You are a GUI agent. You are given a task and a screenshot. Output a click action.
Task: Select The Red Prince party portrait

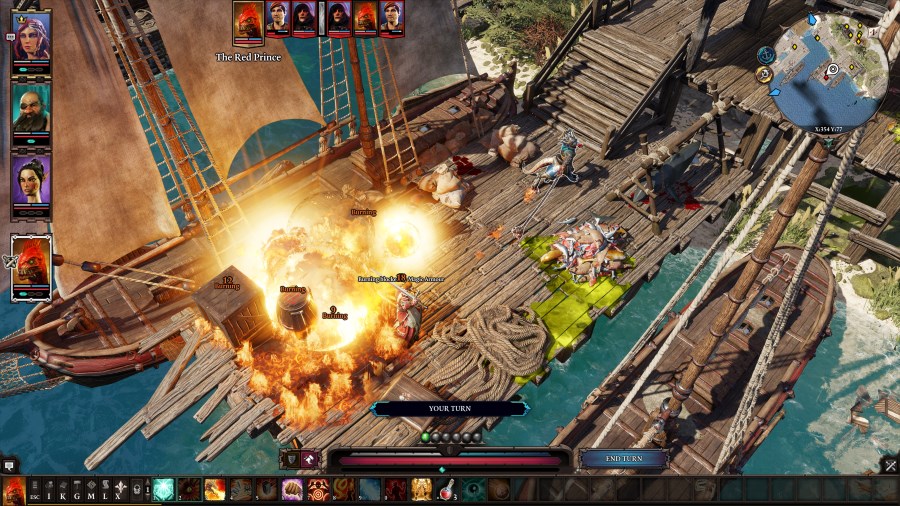pyautogui.click(x=32, y=264)
